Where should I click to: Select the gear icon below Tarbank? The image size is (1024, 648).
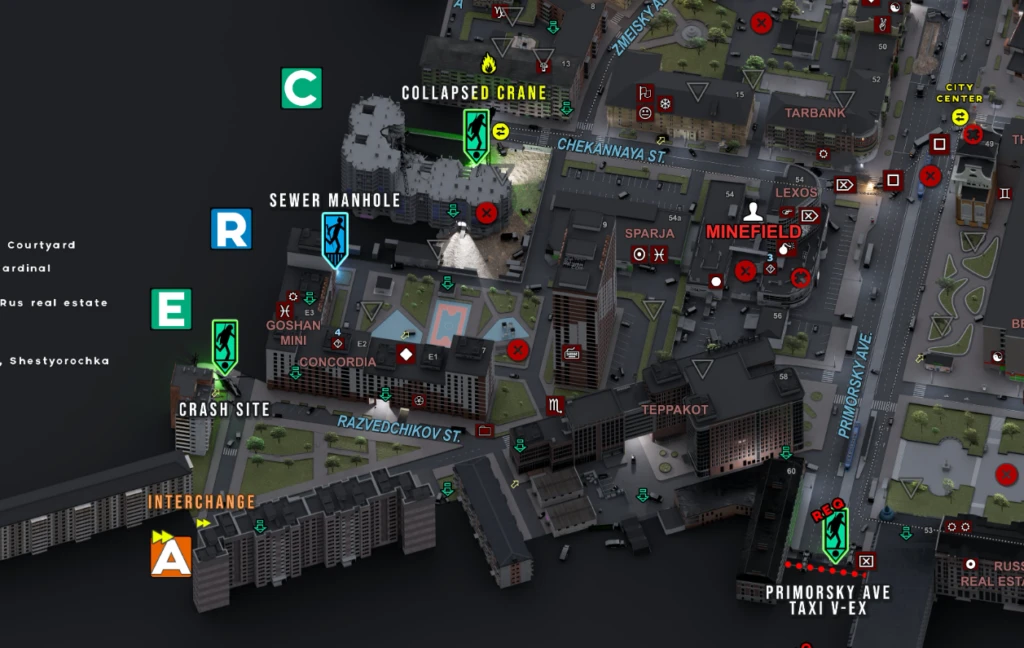(x=823, y=153)
